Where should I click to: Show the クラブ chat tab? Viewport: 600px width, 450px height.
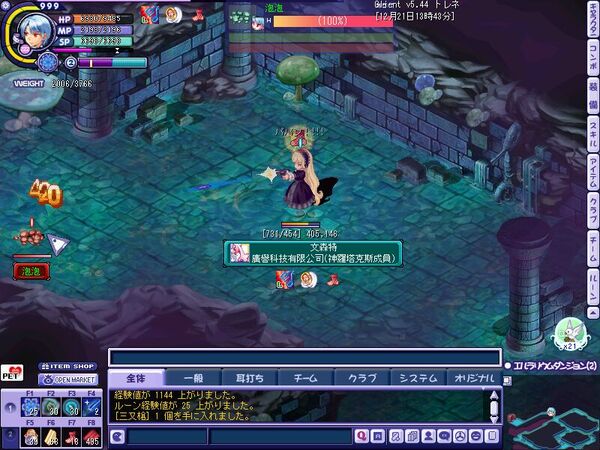tap(361, 378)
